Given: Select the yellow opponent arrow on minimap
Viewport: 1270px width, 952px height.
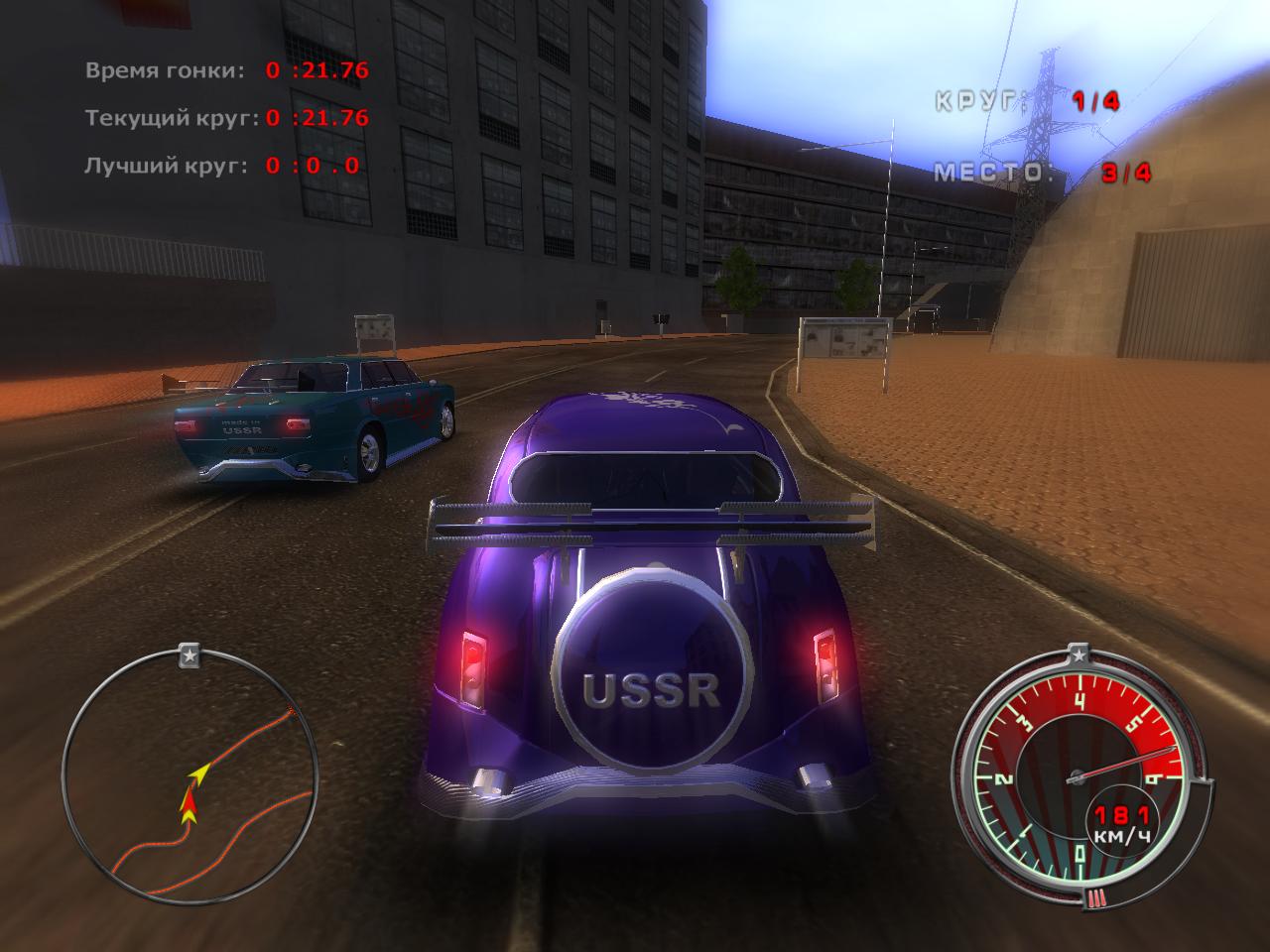Looking at the screenshot, I should click(199, 772).
